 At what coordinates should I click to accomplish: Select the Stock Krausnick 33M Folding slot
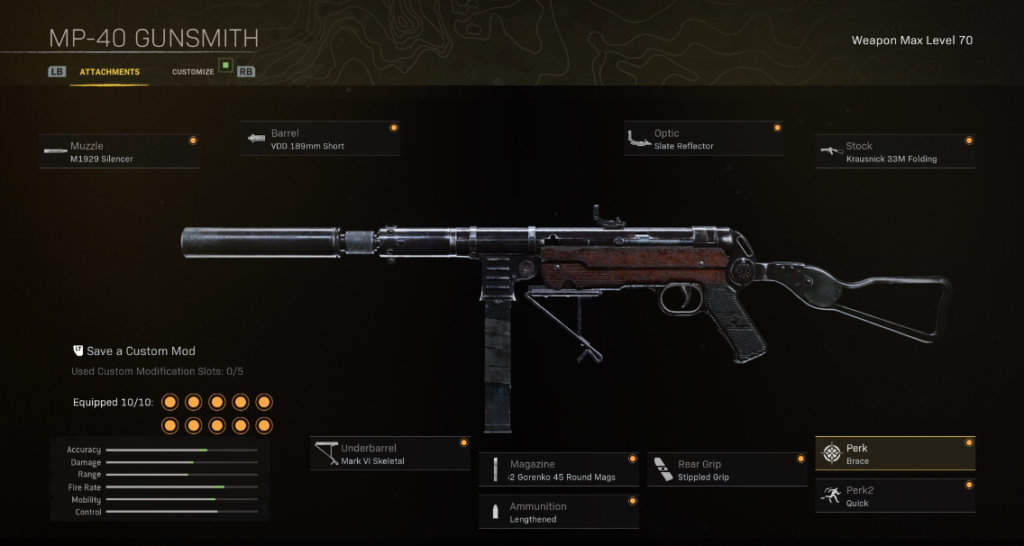[895, 152]
